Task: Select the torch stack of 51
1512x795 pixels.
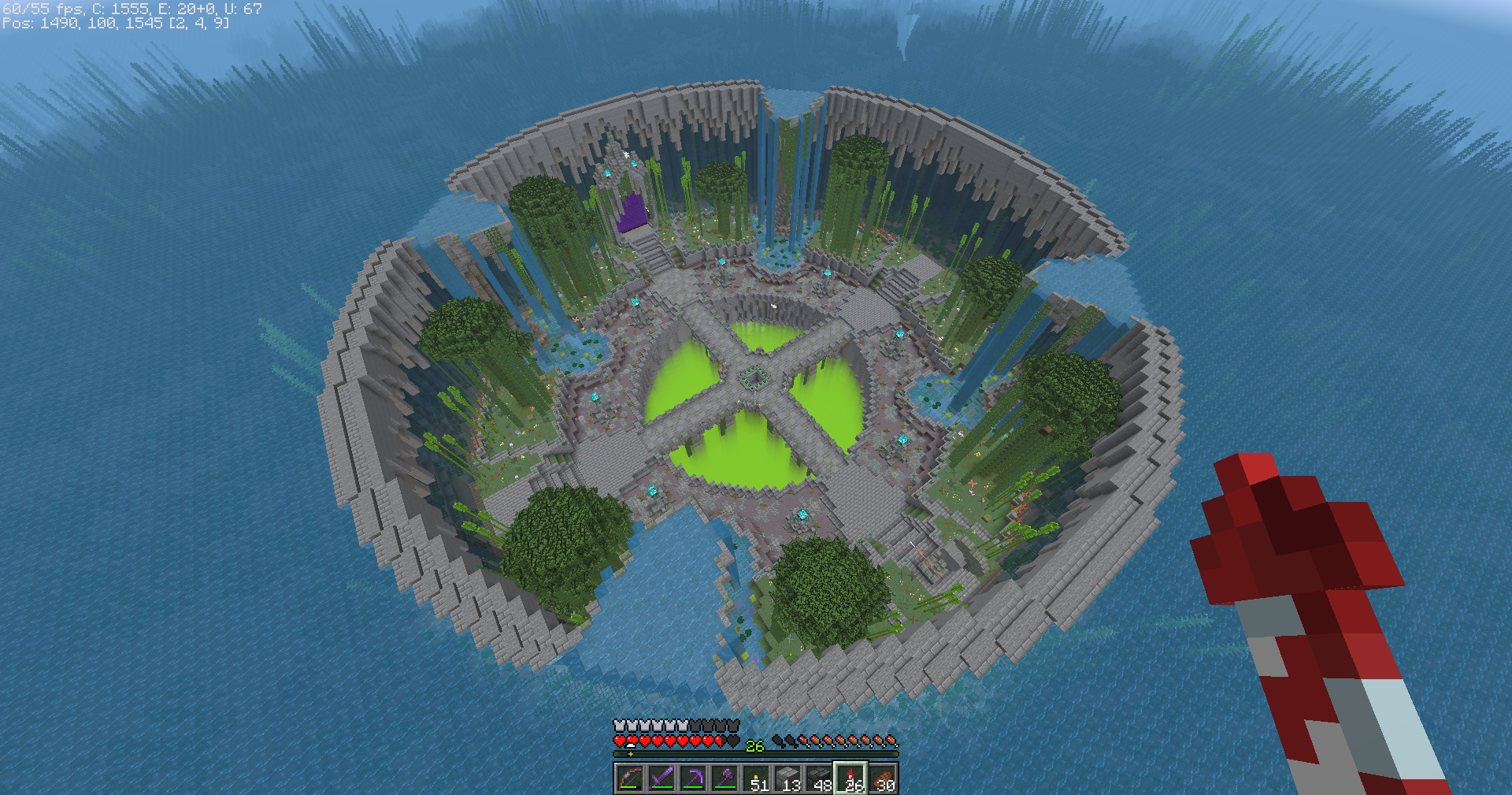Action: pos(756,778)
